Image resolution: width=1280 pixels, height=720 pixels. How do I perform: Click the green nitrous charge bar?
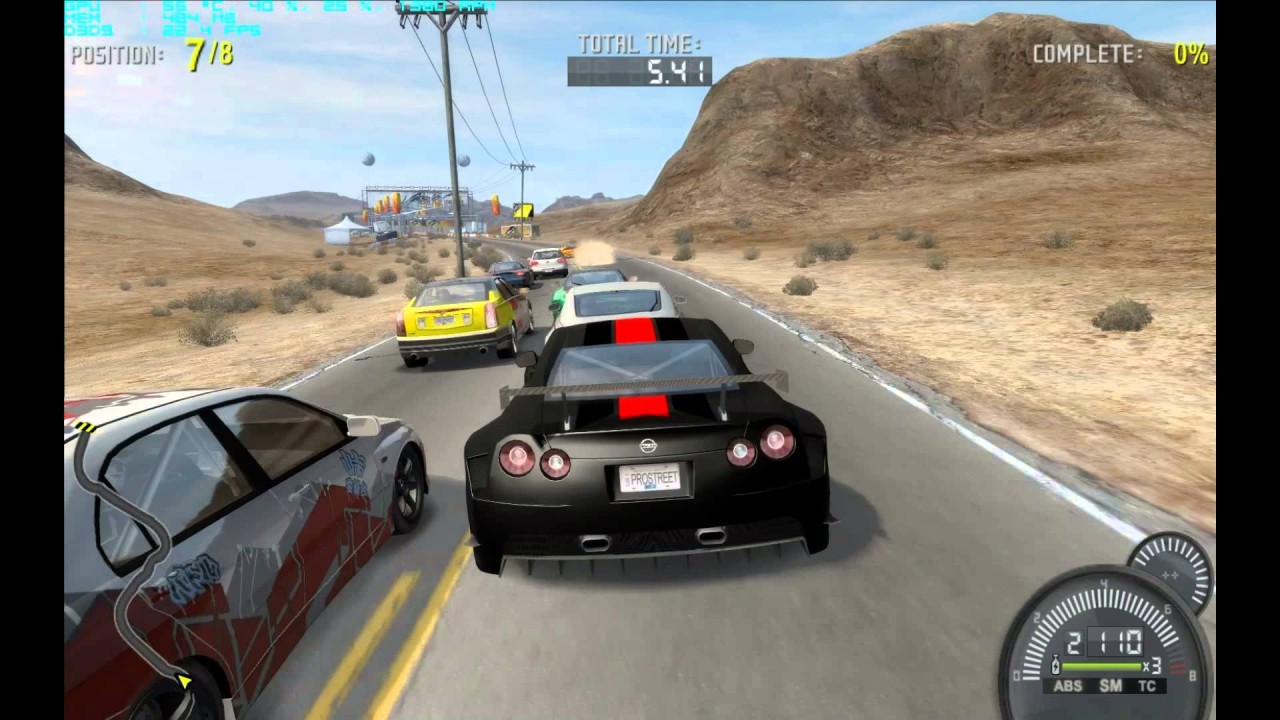click(1100, 665)
